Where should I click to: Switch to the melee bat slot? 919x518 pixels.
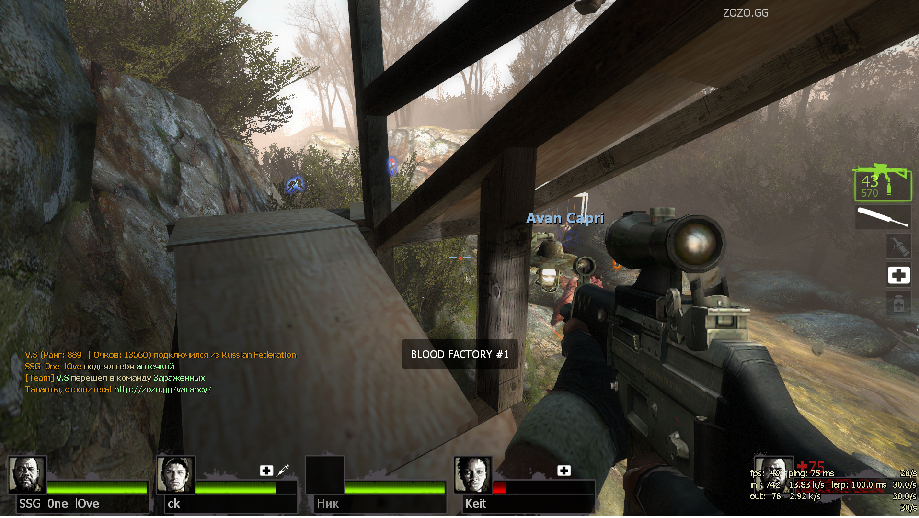881,217
